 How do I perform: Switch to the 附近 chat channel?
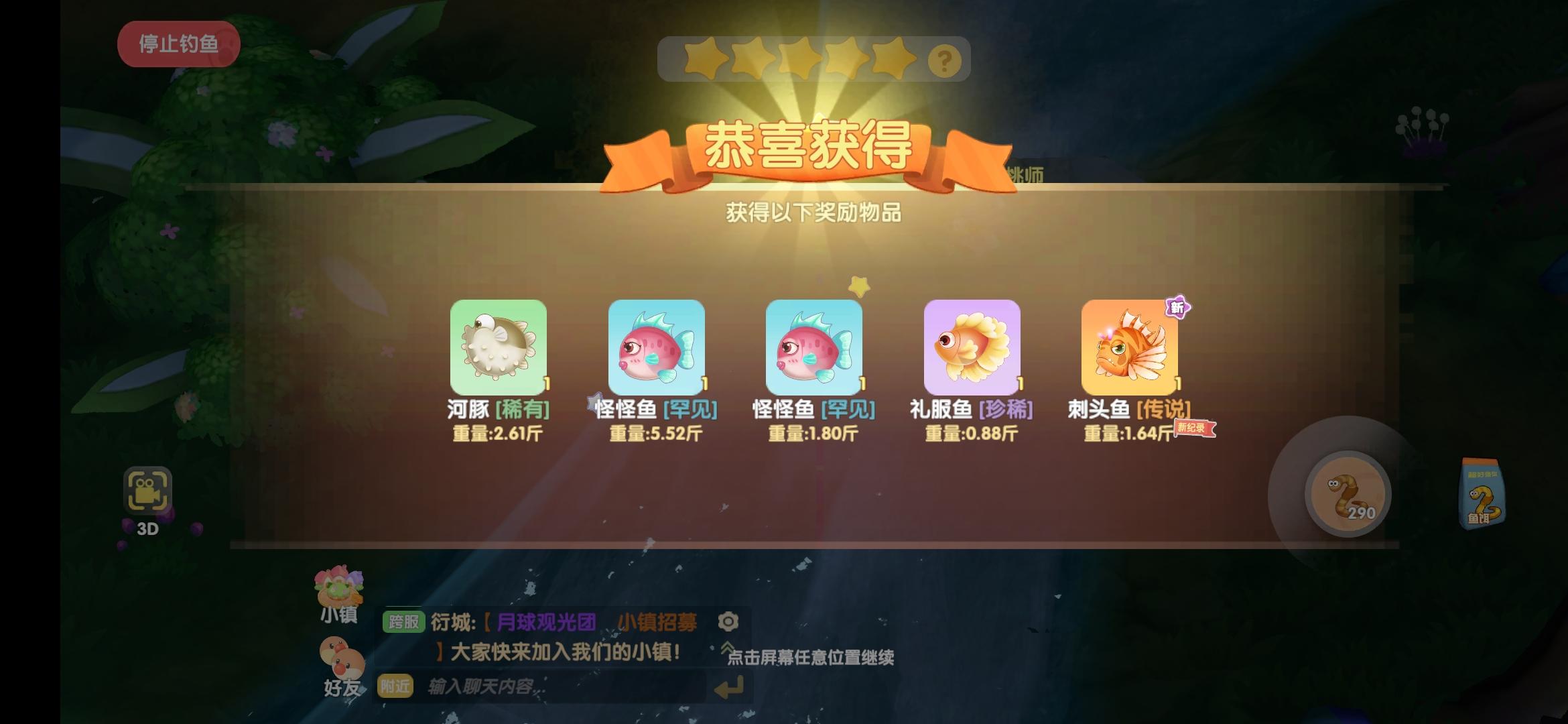(x=395, y=686)
